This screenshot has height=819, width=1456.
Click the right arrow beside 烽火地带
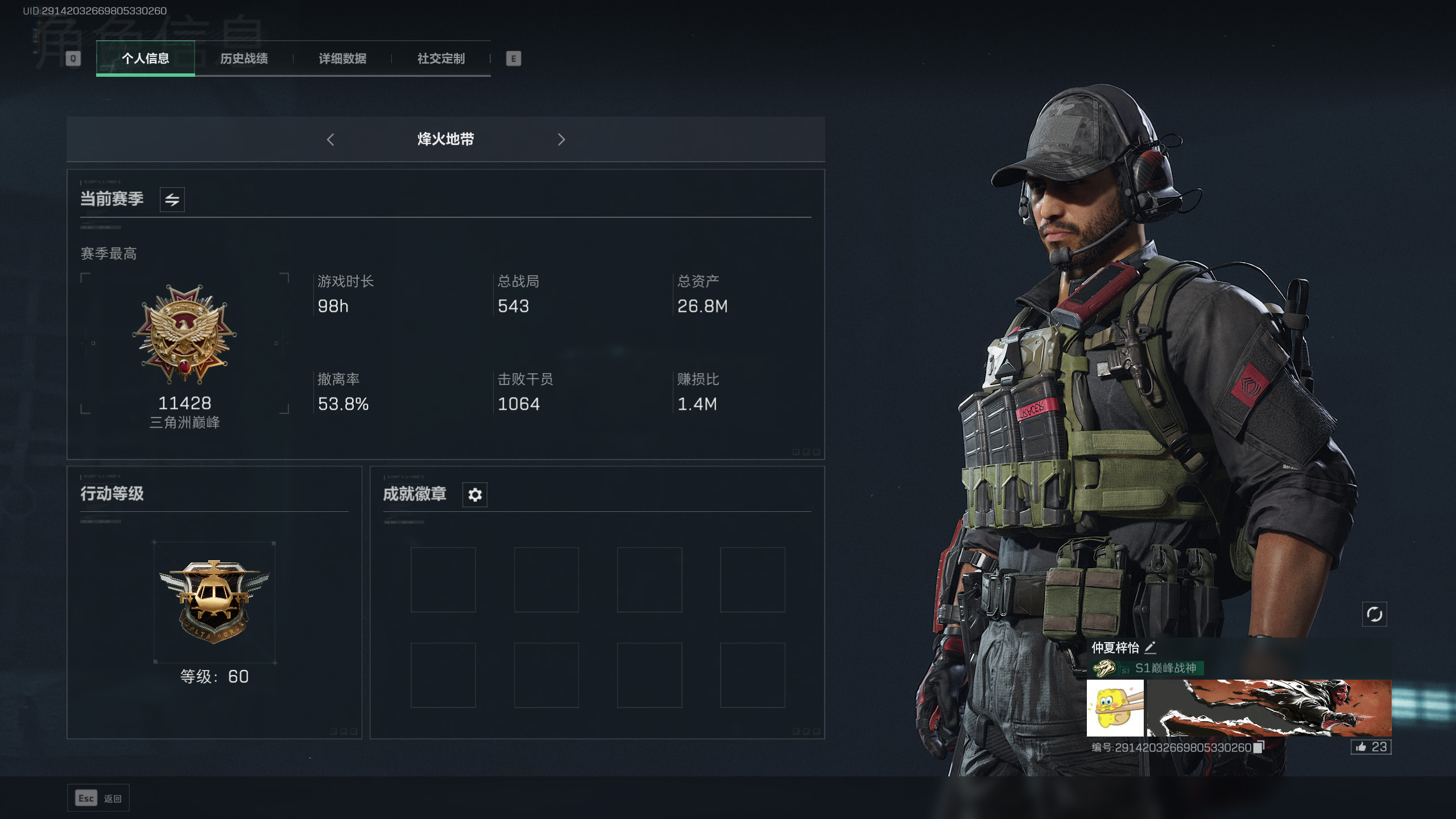[x=561, y=139]
